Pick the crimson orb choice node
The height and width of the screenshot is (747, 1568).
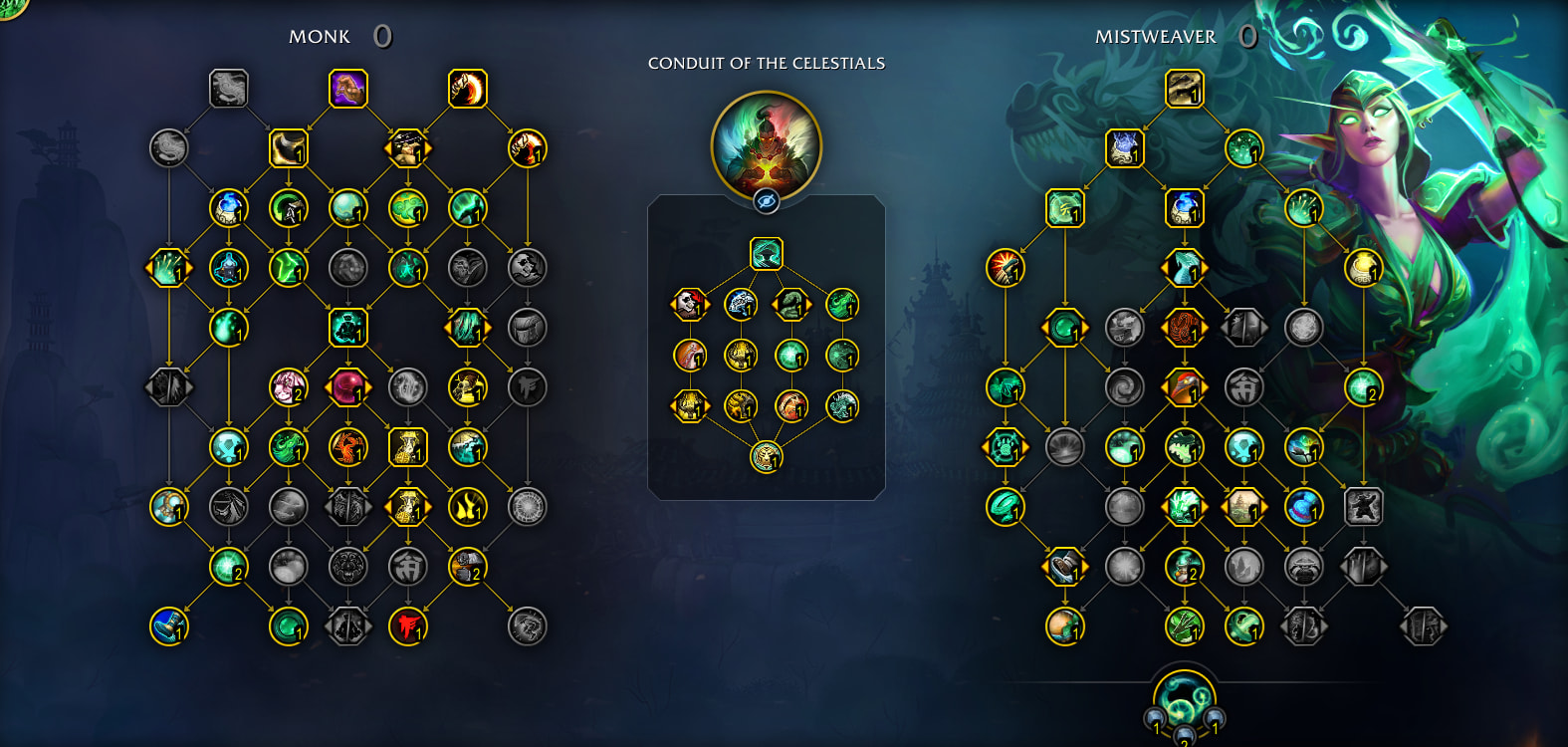(x=348, y=387)
